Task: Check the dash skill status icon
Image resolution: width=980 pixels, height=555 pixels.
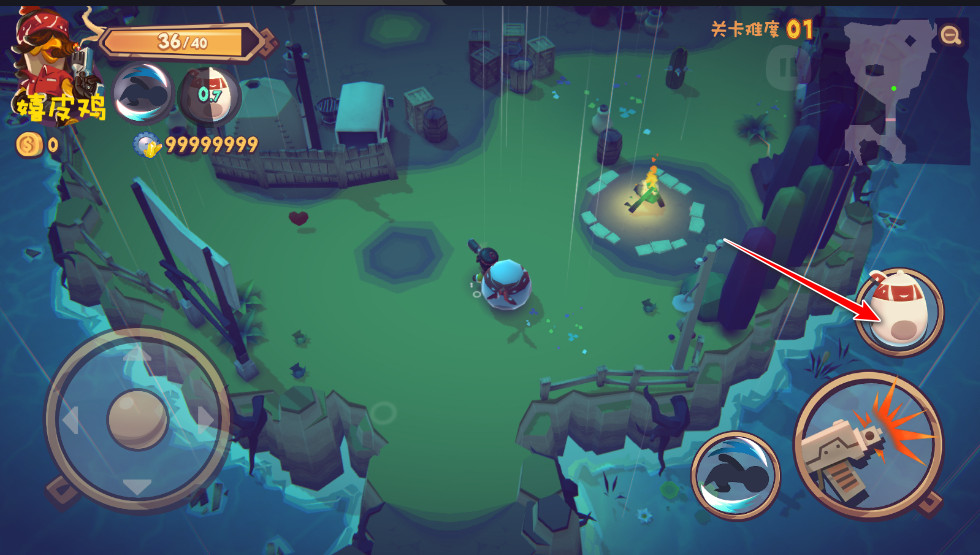Action: pos(143,93)
